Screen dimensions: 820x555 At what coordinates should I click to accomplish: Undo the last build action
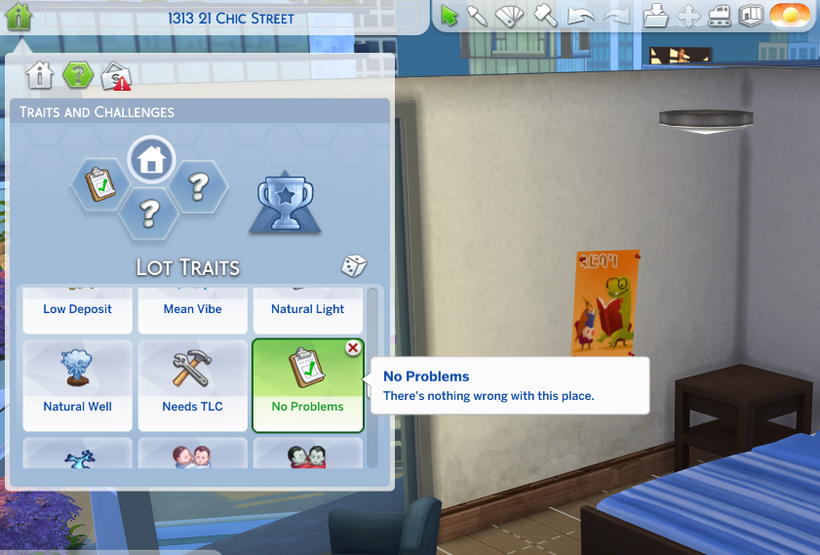click(580, 16)
